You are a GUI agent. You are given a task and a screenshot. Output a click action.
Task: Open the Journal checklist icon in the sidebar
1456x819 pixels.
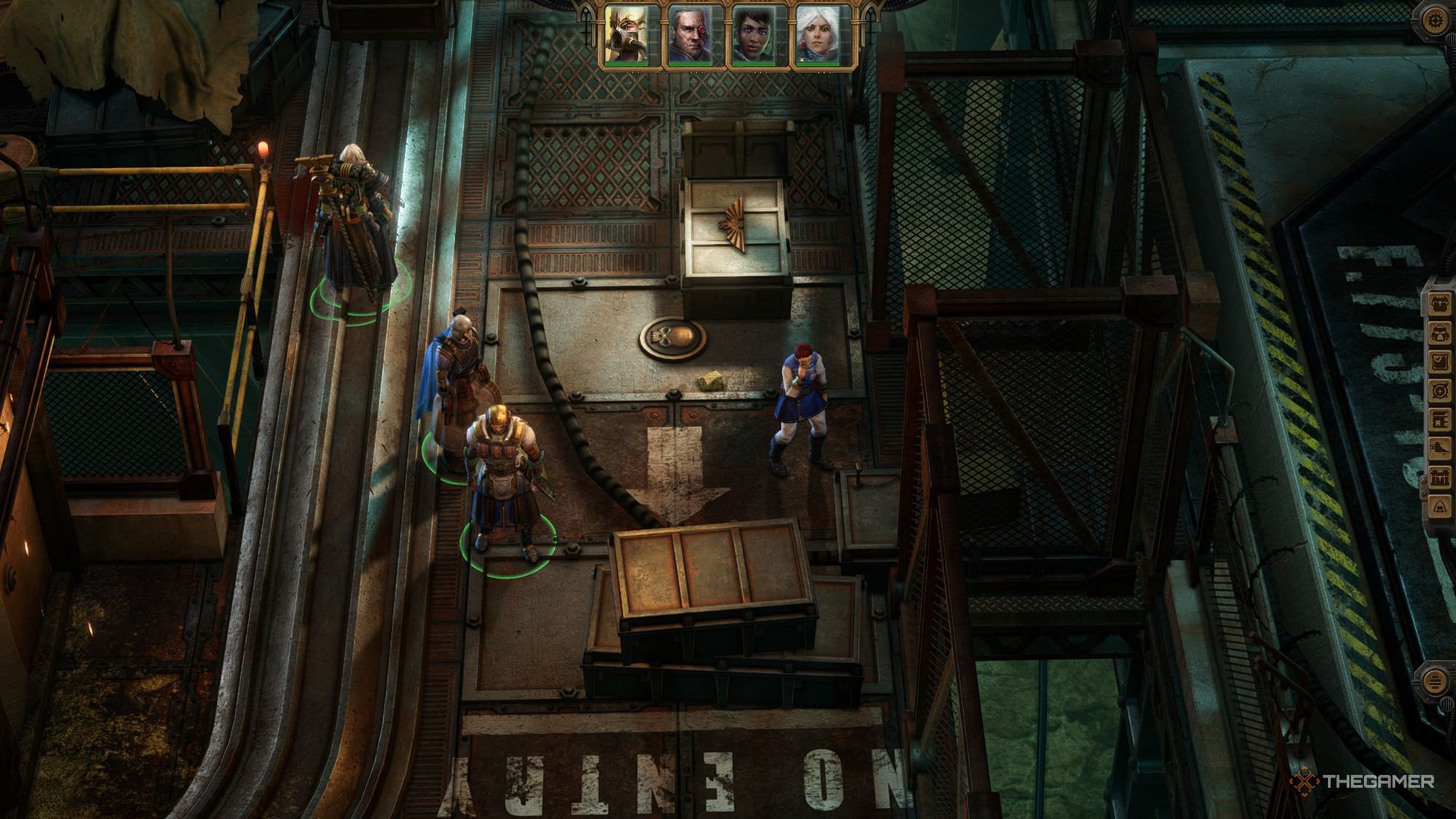click(x=1439, y=361)
